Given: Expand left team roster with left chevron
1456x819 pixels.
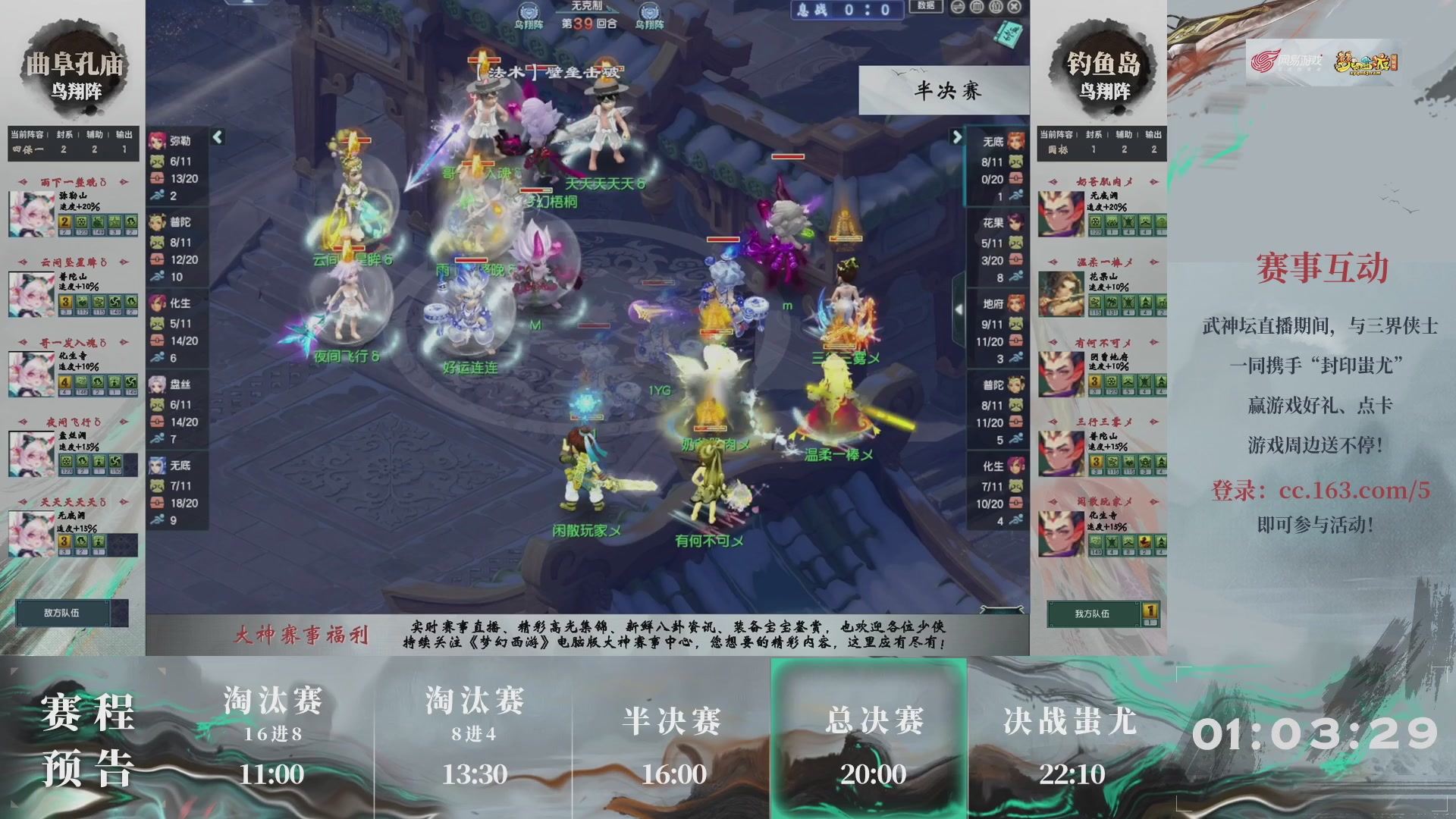Looking at the screenshot, I should [x=216, y=138].
